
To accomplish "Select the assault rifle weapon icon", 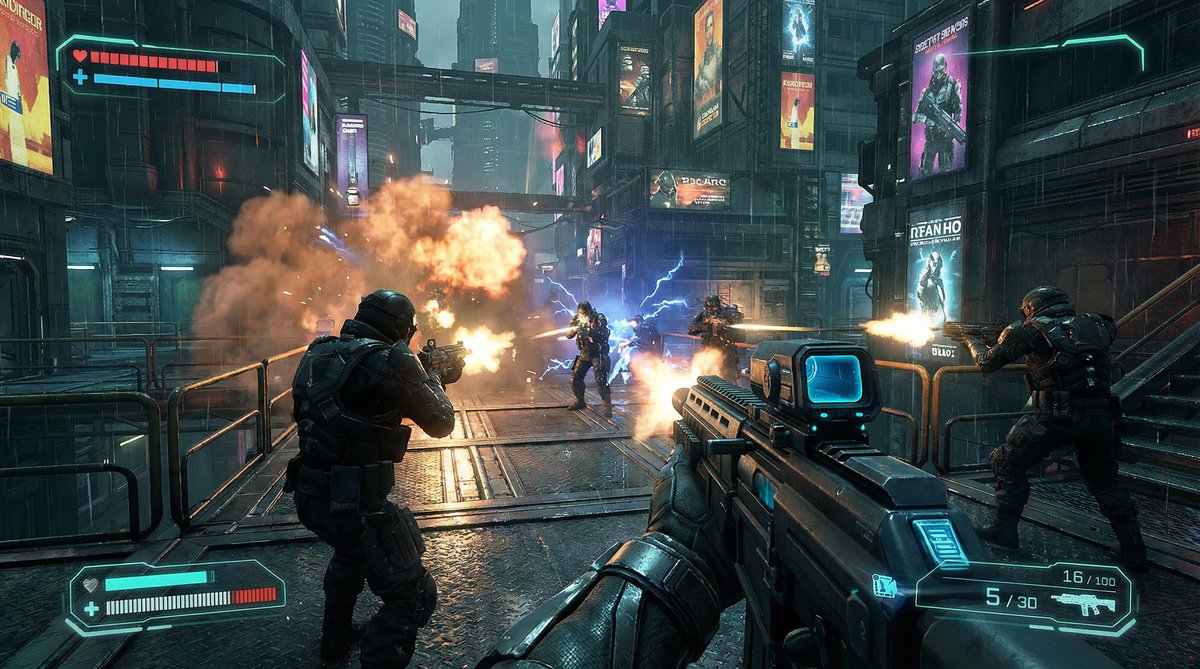I will (x=1083, y=603).
